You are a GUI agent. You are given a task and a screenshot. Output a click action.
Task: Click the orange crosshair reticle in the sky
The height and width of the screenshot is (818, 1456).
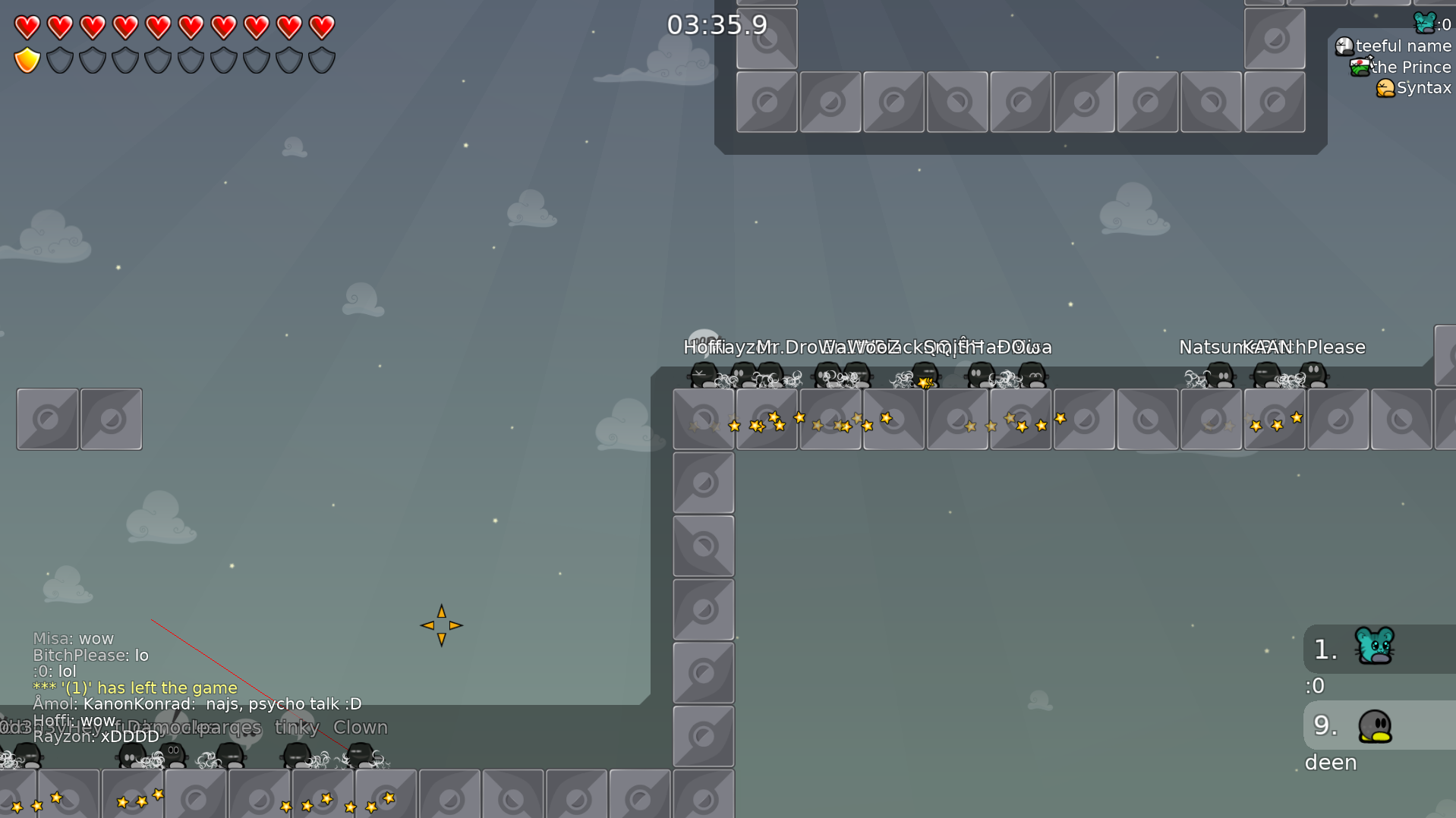pos(442,625)
